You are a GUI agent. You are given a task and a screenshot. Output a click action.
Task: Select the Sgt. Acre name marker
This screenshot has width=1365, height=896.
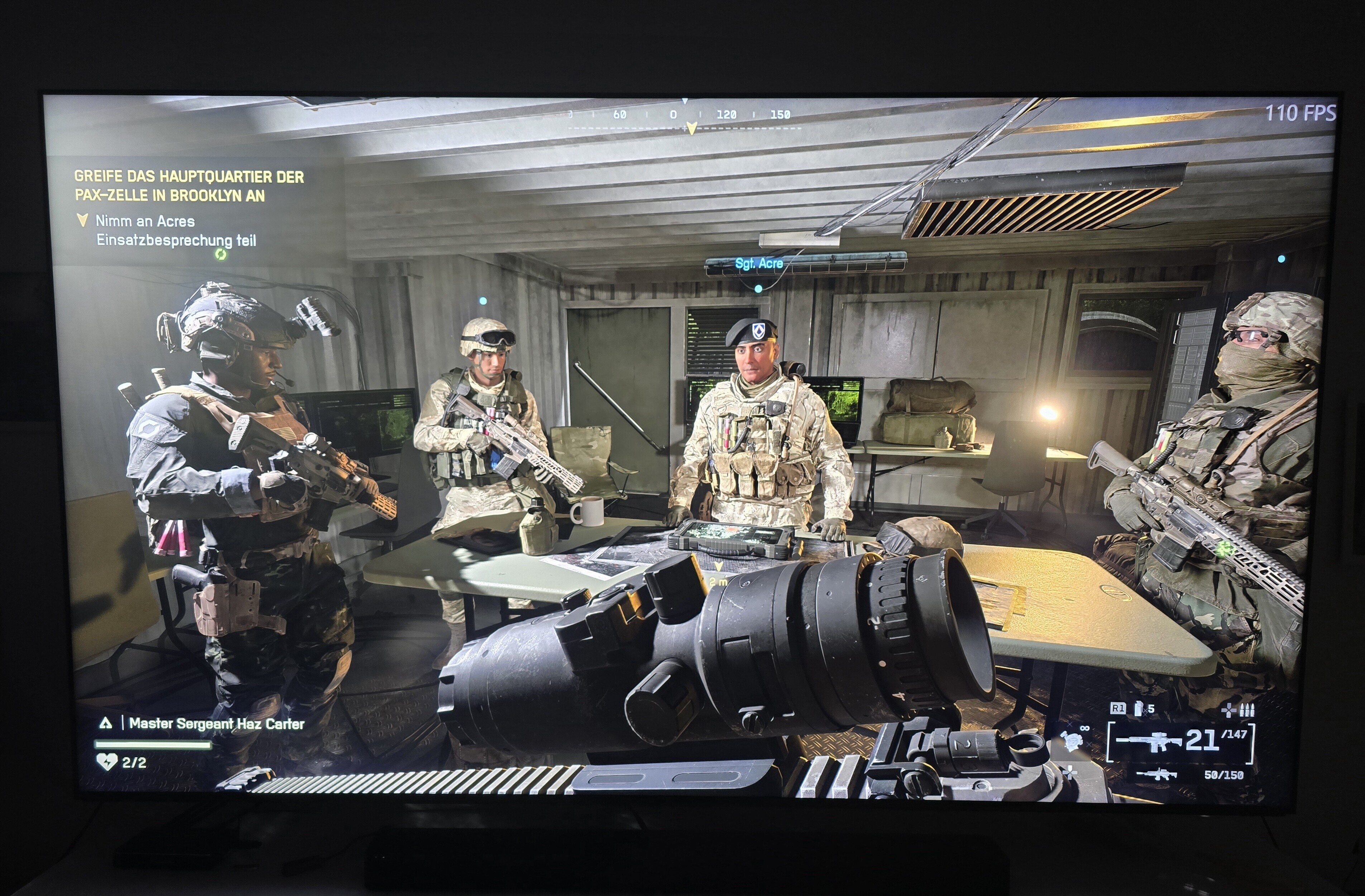tap(759, 264)
